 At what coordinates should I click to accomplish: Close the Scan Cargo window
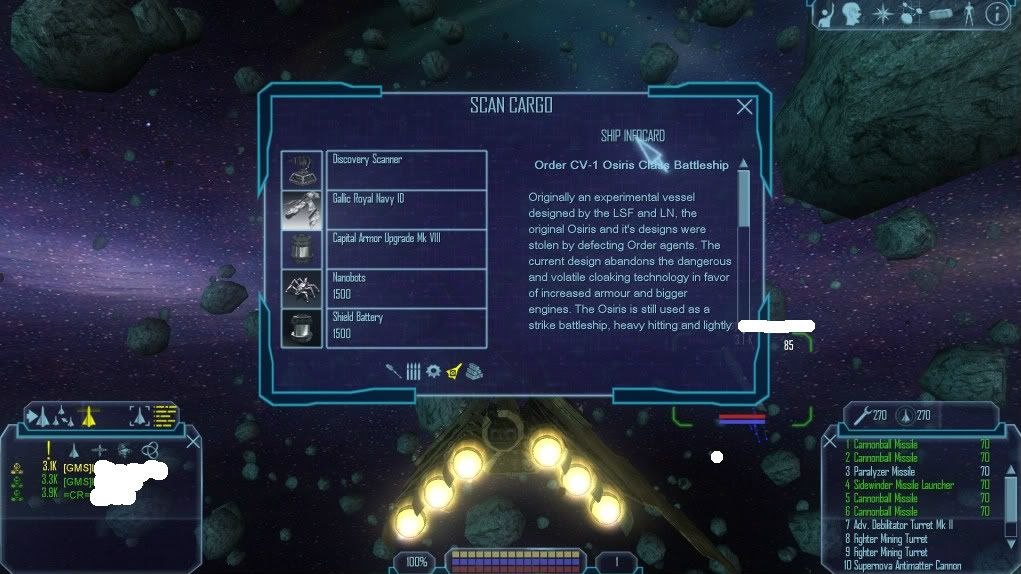744,107
